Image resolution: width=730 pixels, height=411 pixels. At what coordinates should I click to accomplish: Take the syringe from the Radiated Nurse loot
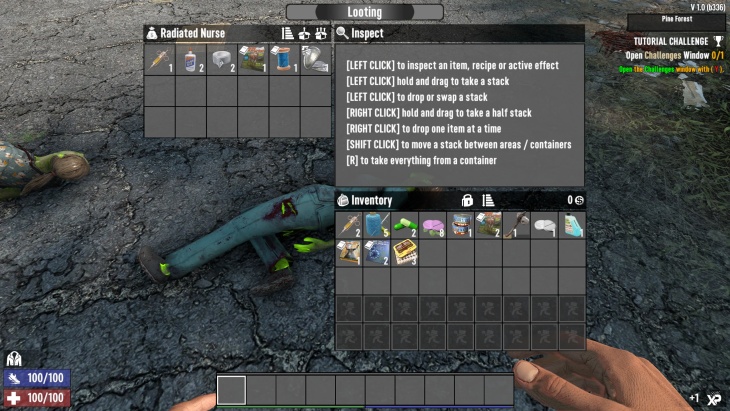point(160,59)
